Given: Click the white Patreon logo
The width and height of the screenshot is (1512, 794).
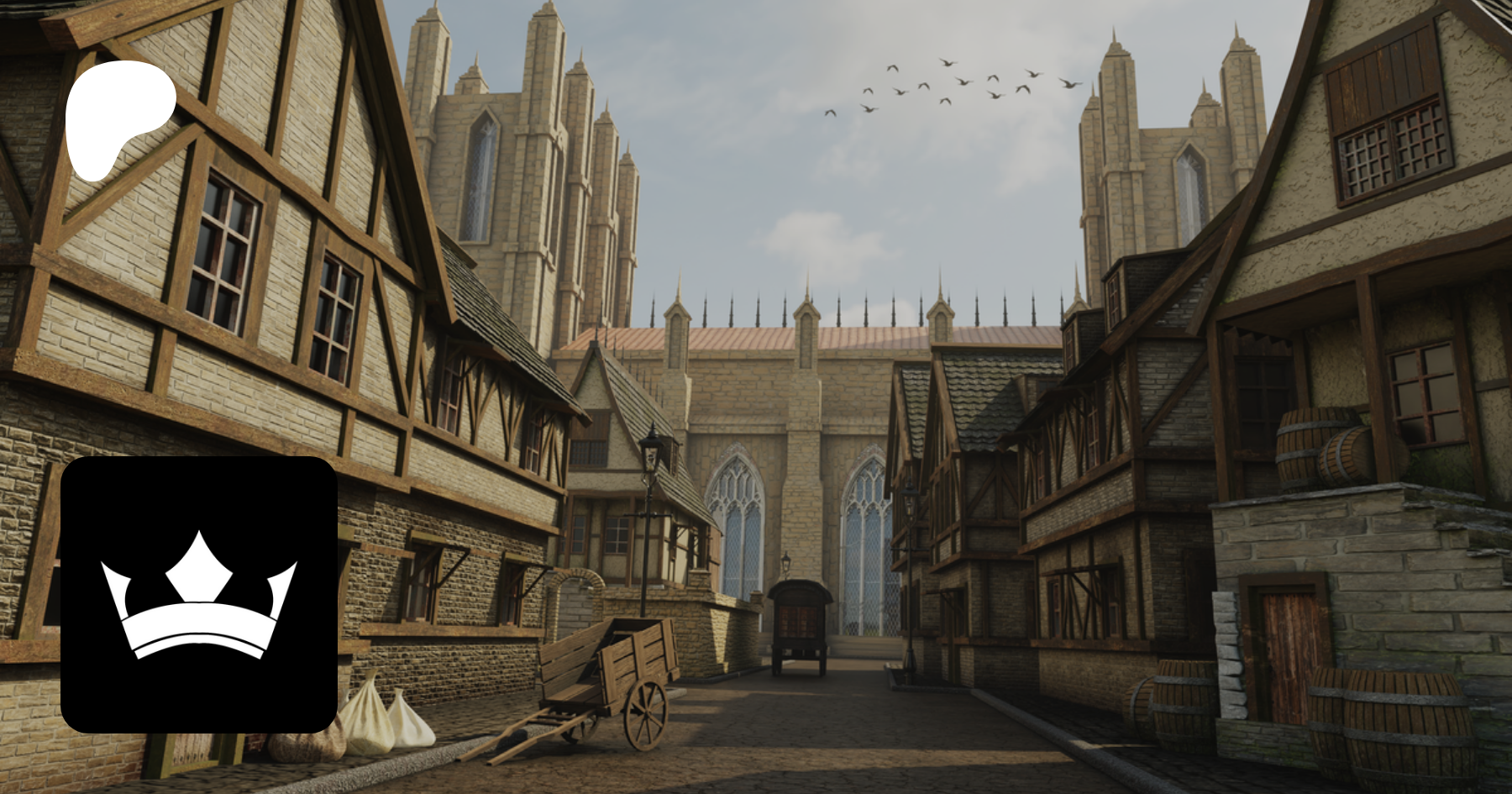Looking at the screenshot, I should point(118,118).
